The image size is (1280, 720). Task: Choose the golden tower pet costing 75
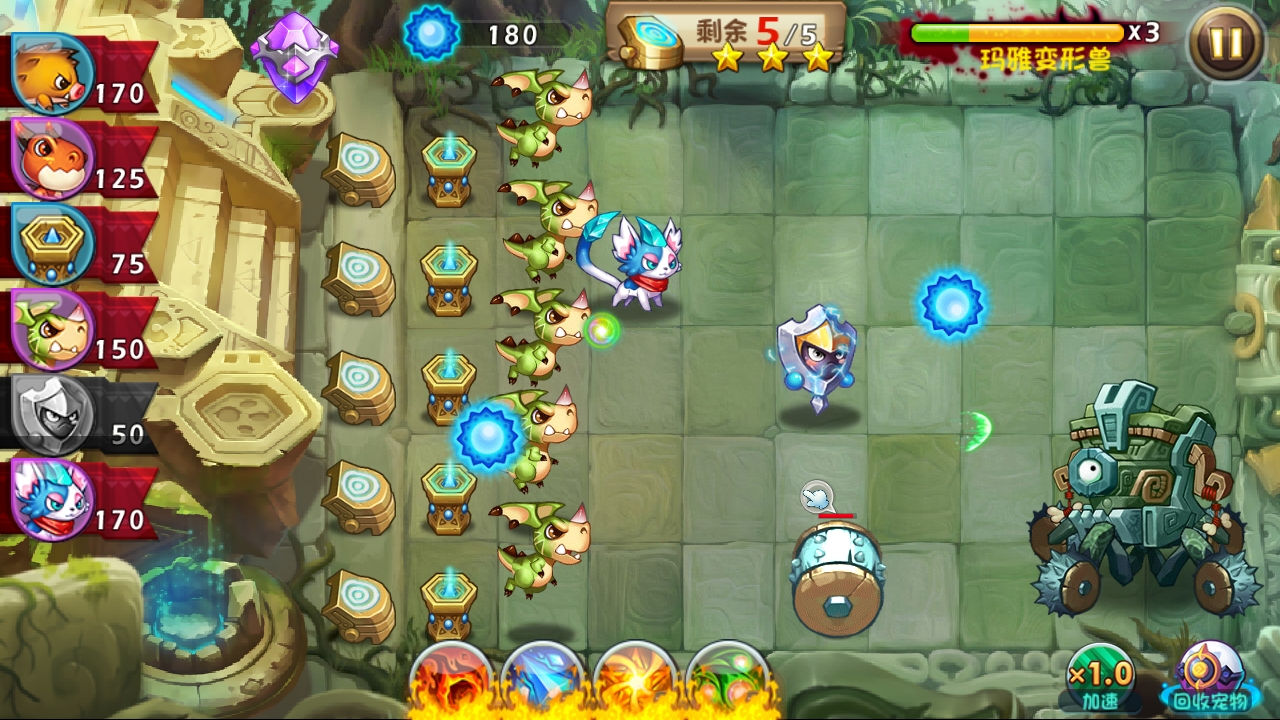(50, 245)
